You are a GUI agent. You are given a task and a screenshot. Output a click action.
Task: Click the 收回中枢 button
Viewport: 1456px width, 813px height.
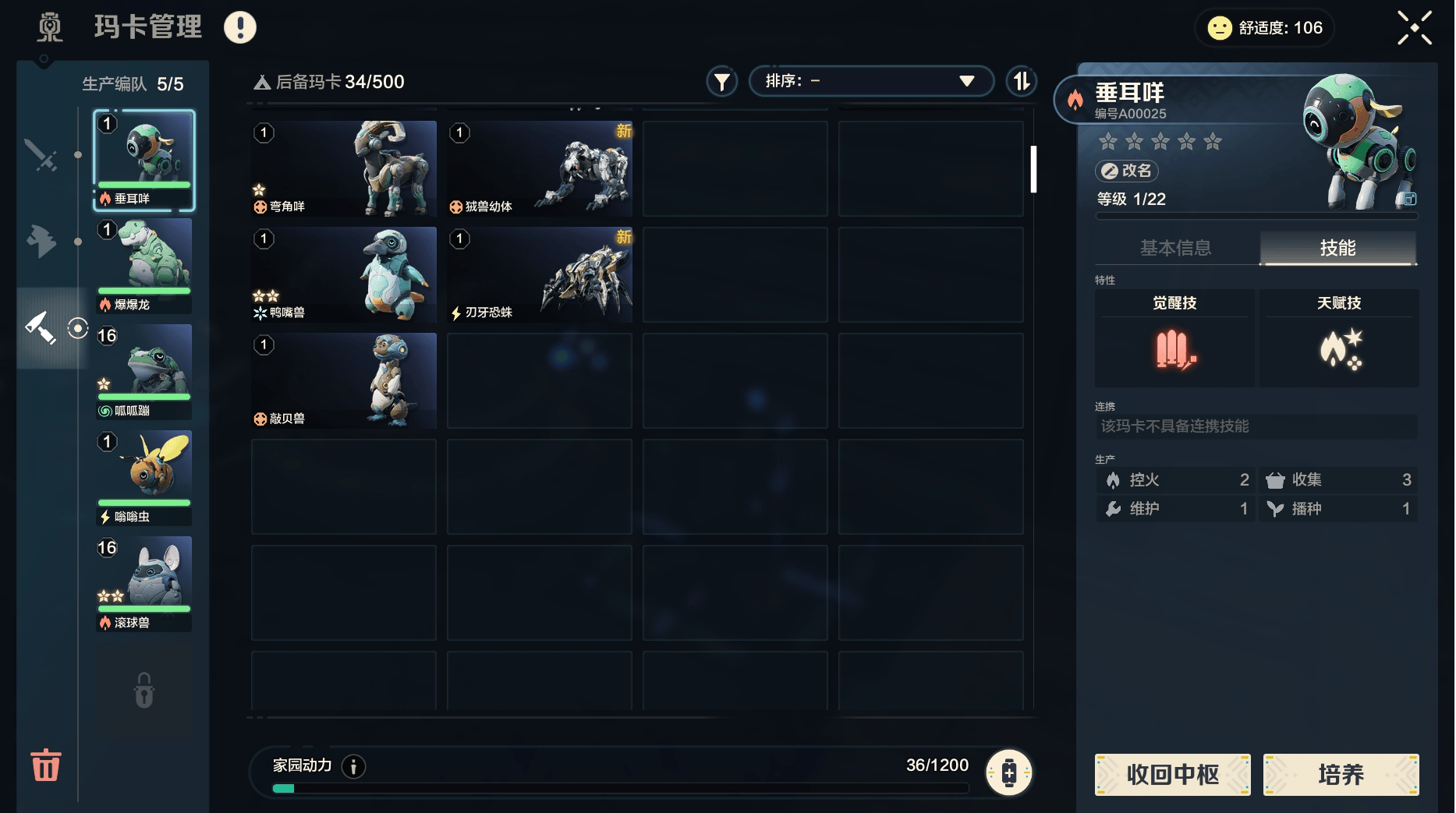pos(1172,774)
